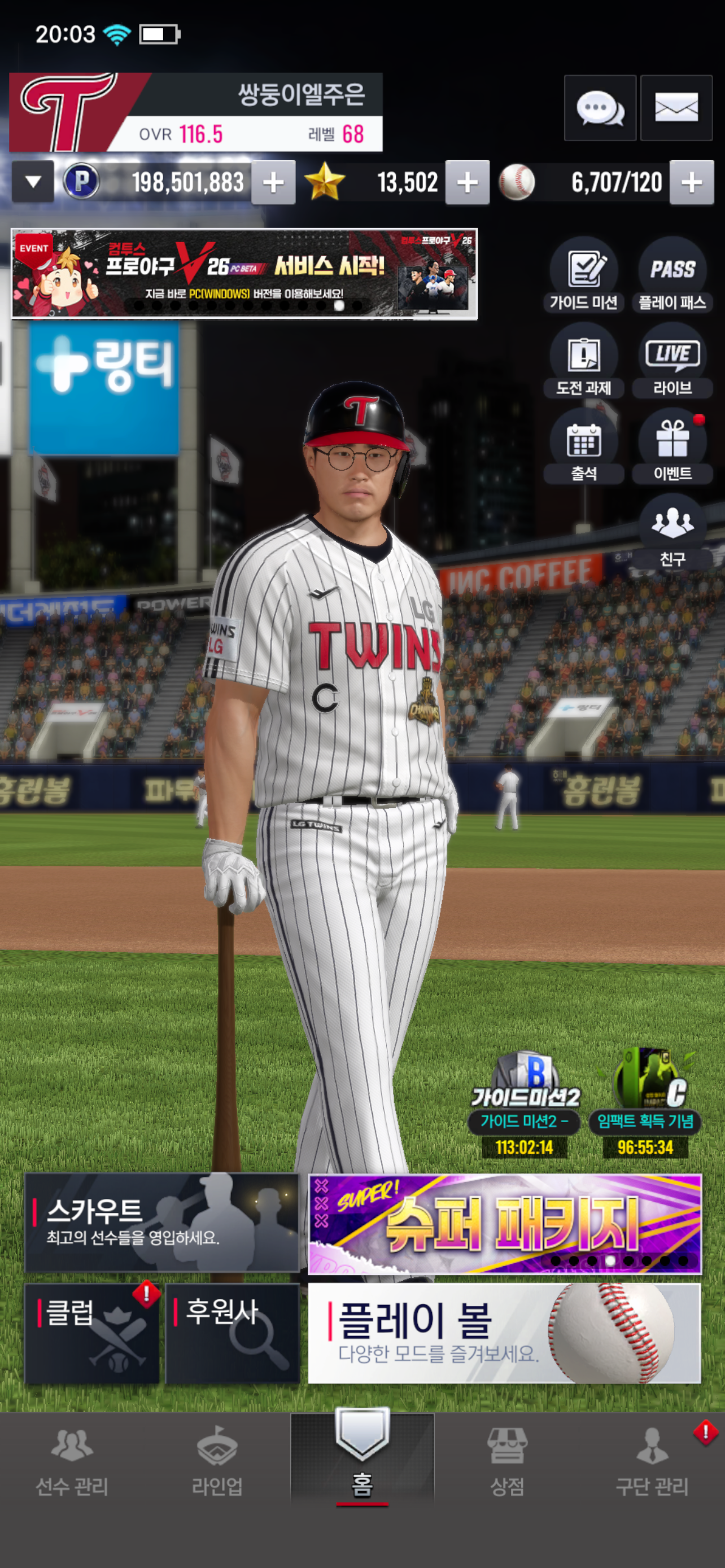Open the chat speech bubble icon
The width and height of the screenshot is (725, 1568).
(x=600, y=108)
